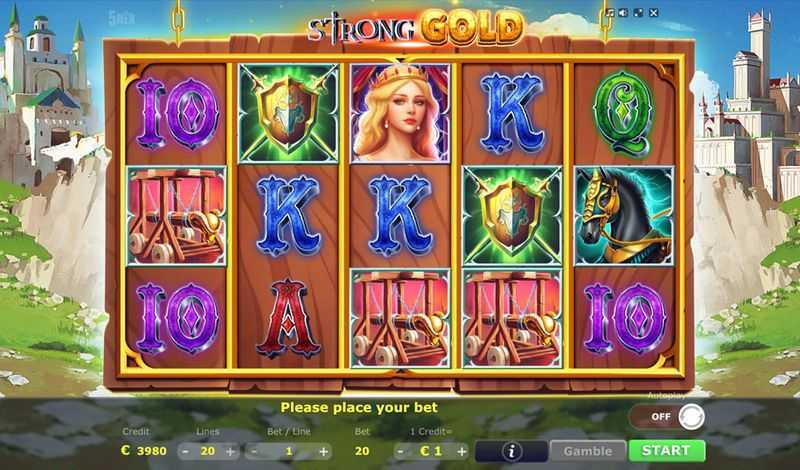Decrease the number of Lines
Image resolution: width=800 pixels, height=470 pixels.
point(186,451)
